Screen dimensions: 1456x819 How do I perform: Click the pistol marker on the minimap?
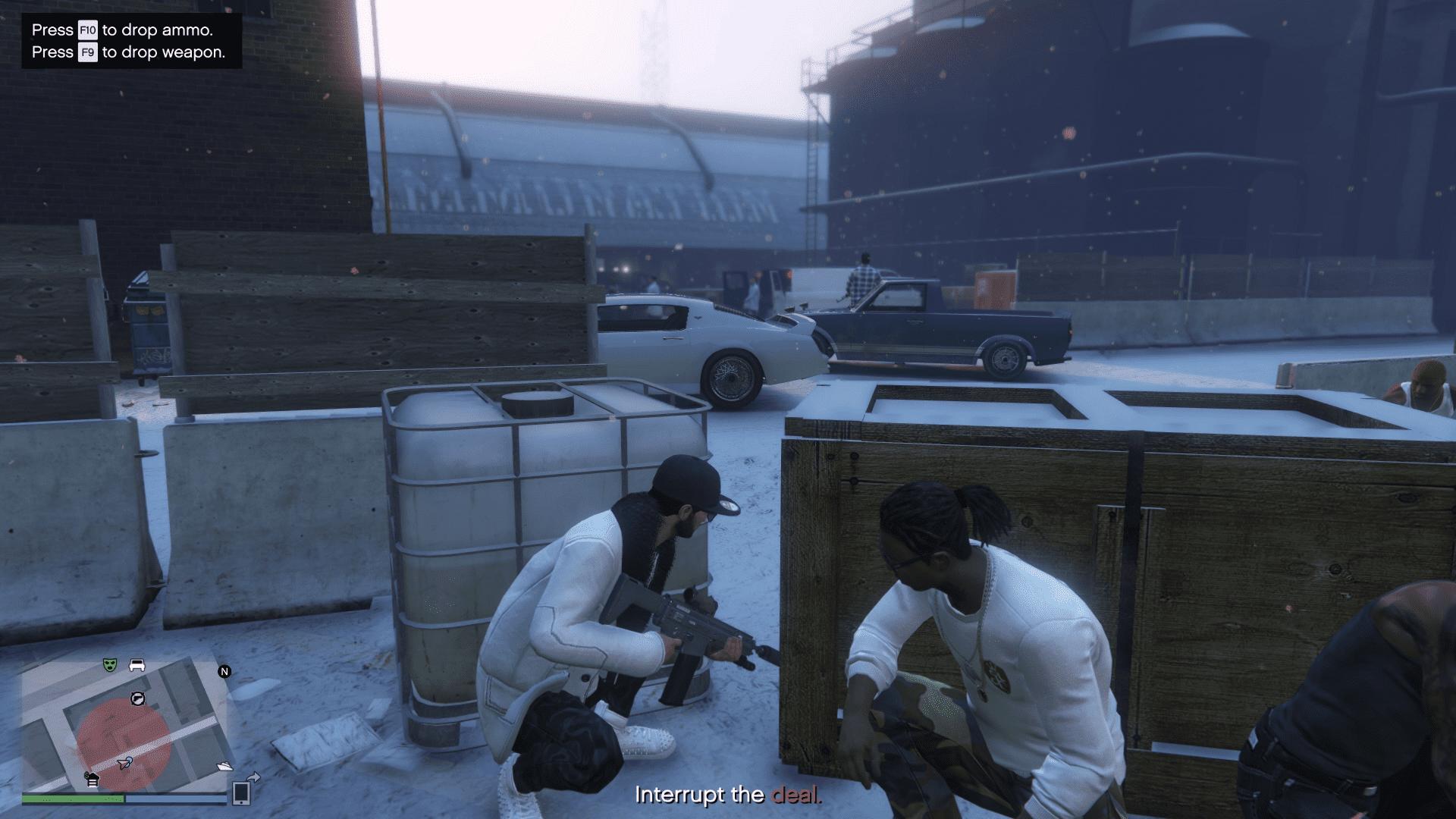137,698
